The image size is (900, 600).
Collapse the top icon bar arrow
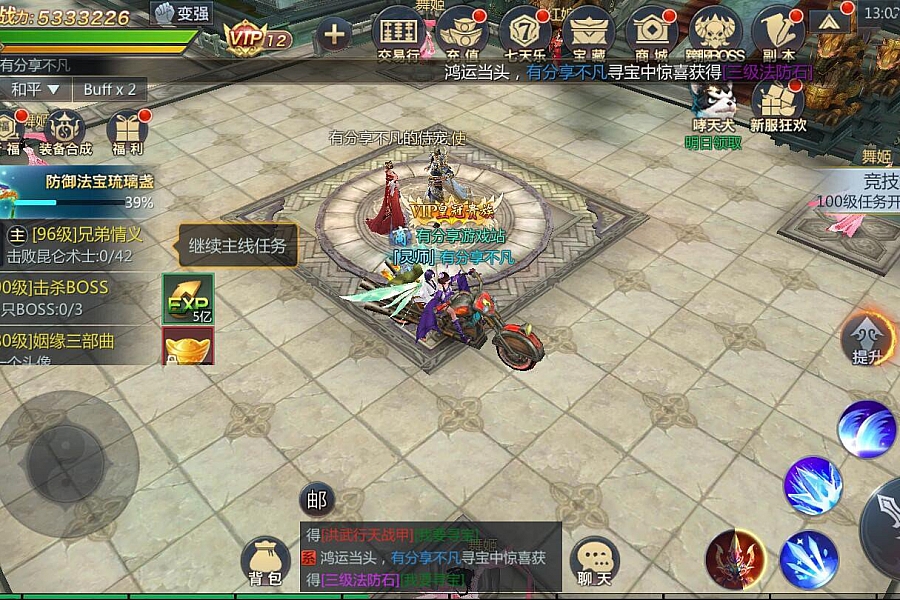click(831, 22)
